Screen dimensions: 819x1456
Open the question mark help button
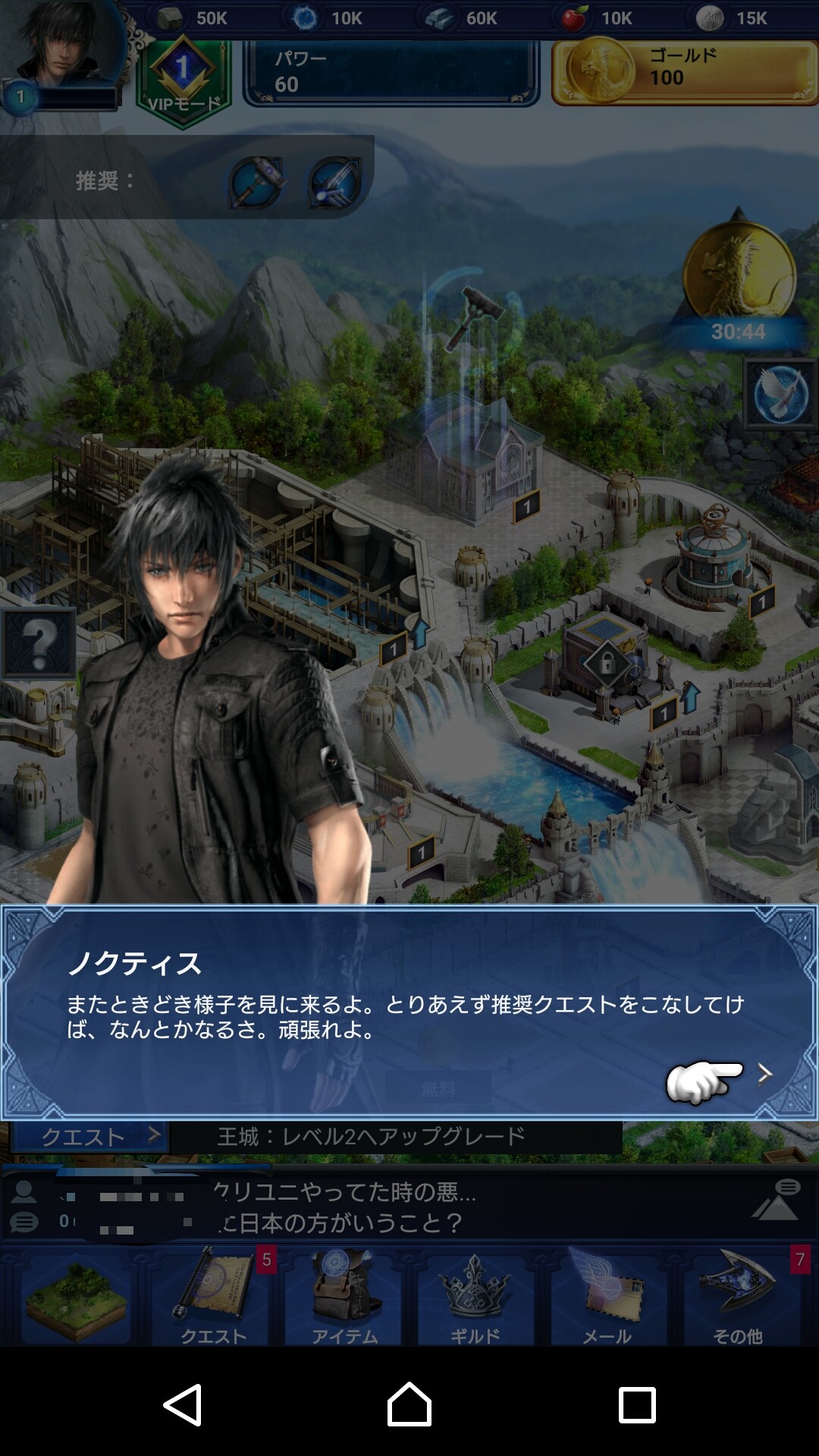tap(39, 643)
